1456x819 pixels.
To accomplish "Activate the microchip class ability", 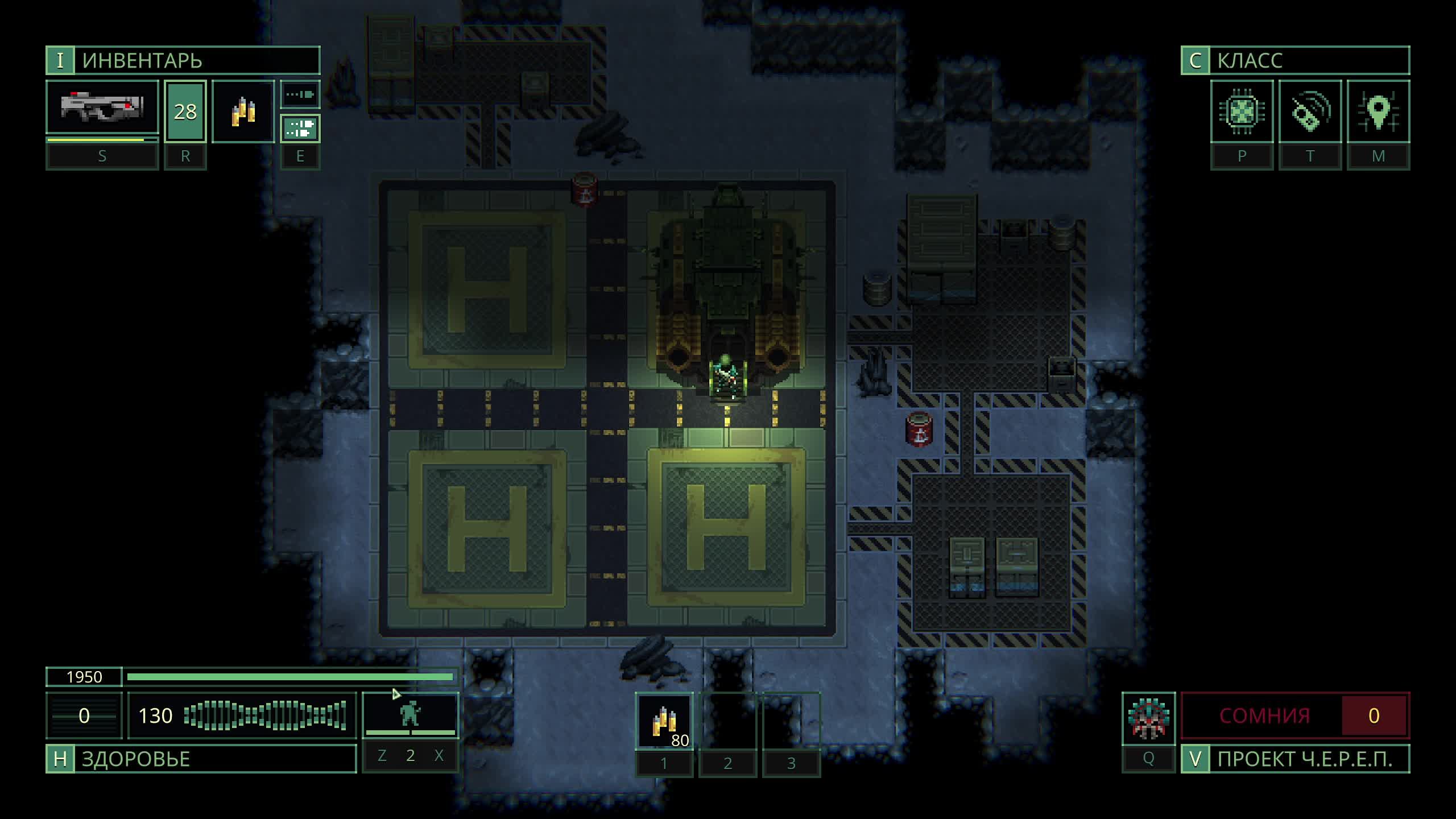I will pos(1242,111).
